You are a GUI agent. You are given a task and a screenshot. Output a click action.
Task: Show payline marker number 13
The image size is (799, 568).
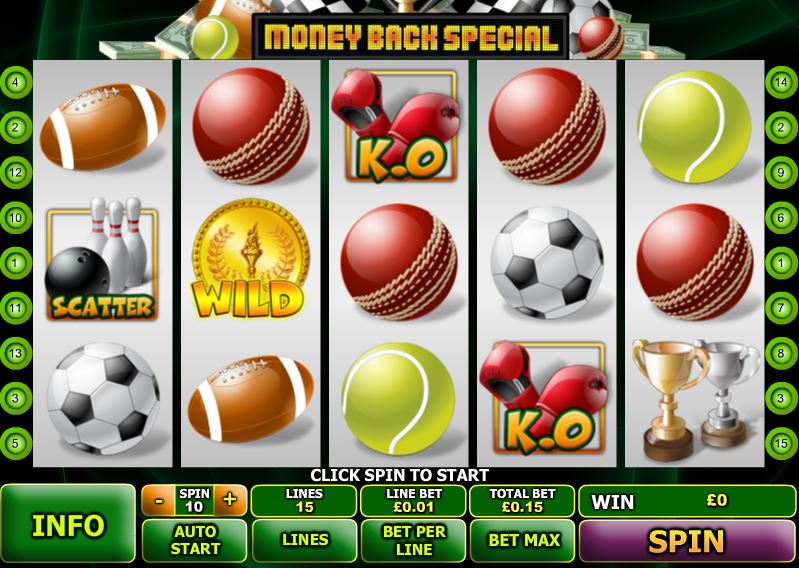(x=16, y=352)
